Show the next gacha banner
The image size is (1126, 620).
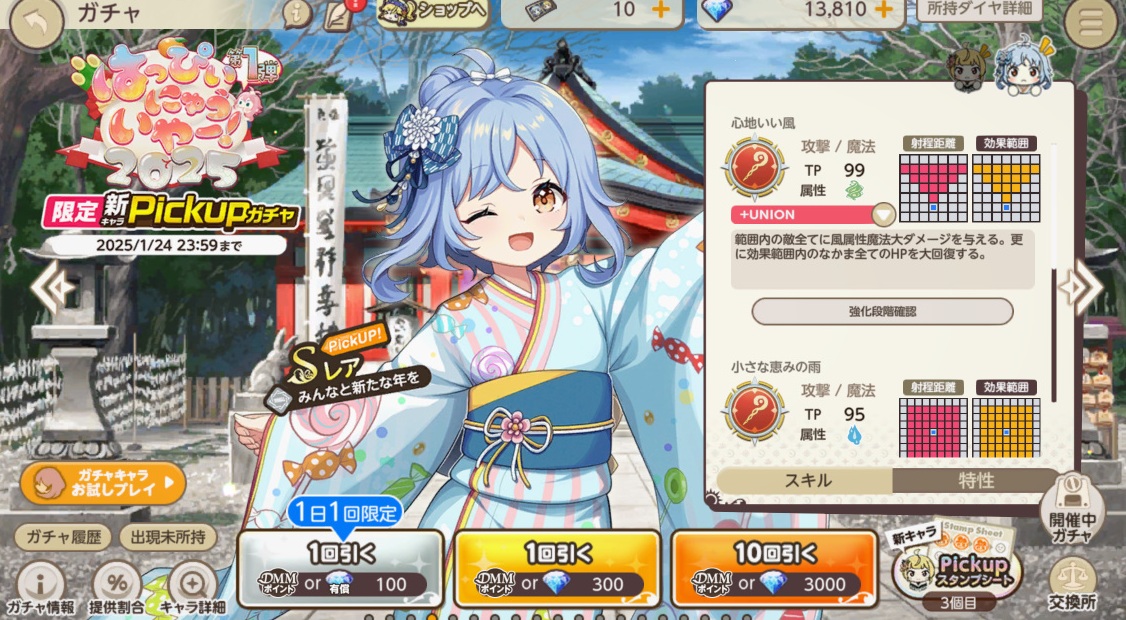[x=1080, y=288]
